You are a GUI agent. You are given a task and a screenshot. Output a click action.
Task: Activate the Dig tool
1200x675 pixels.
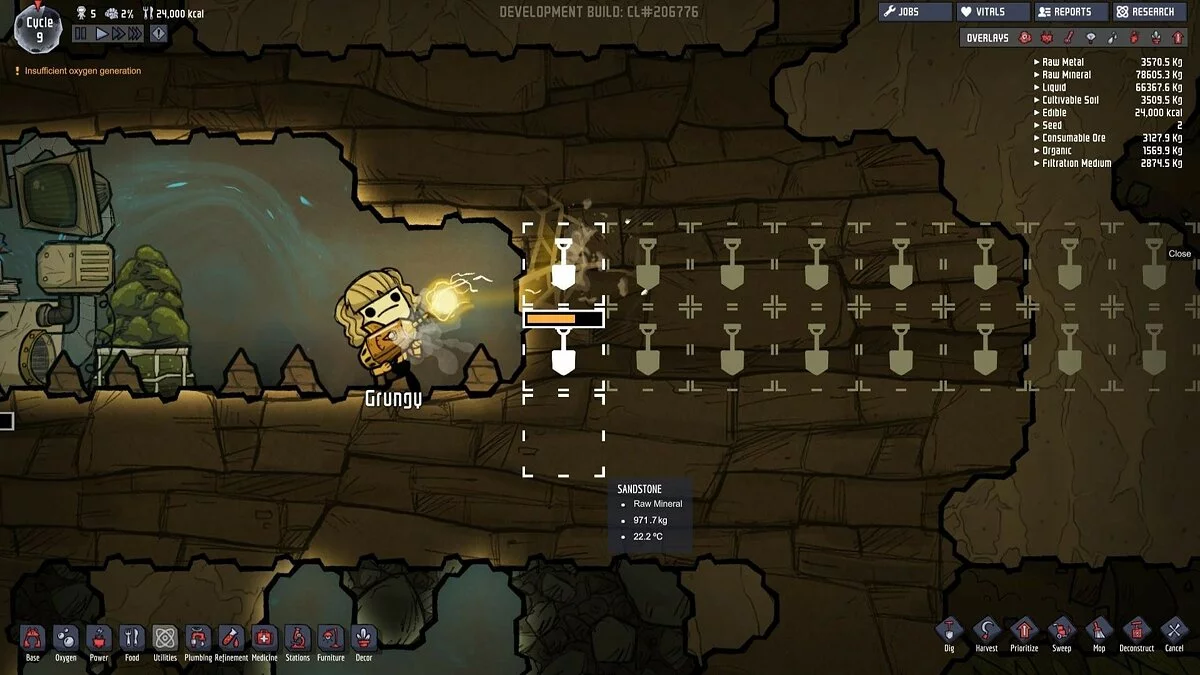(x=949, y=631)
